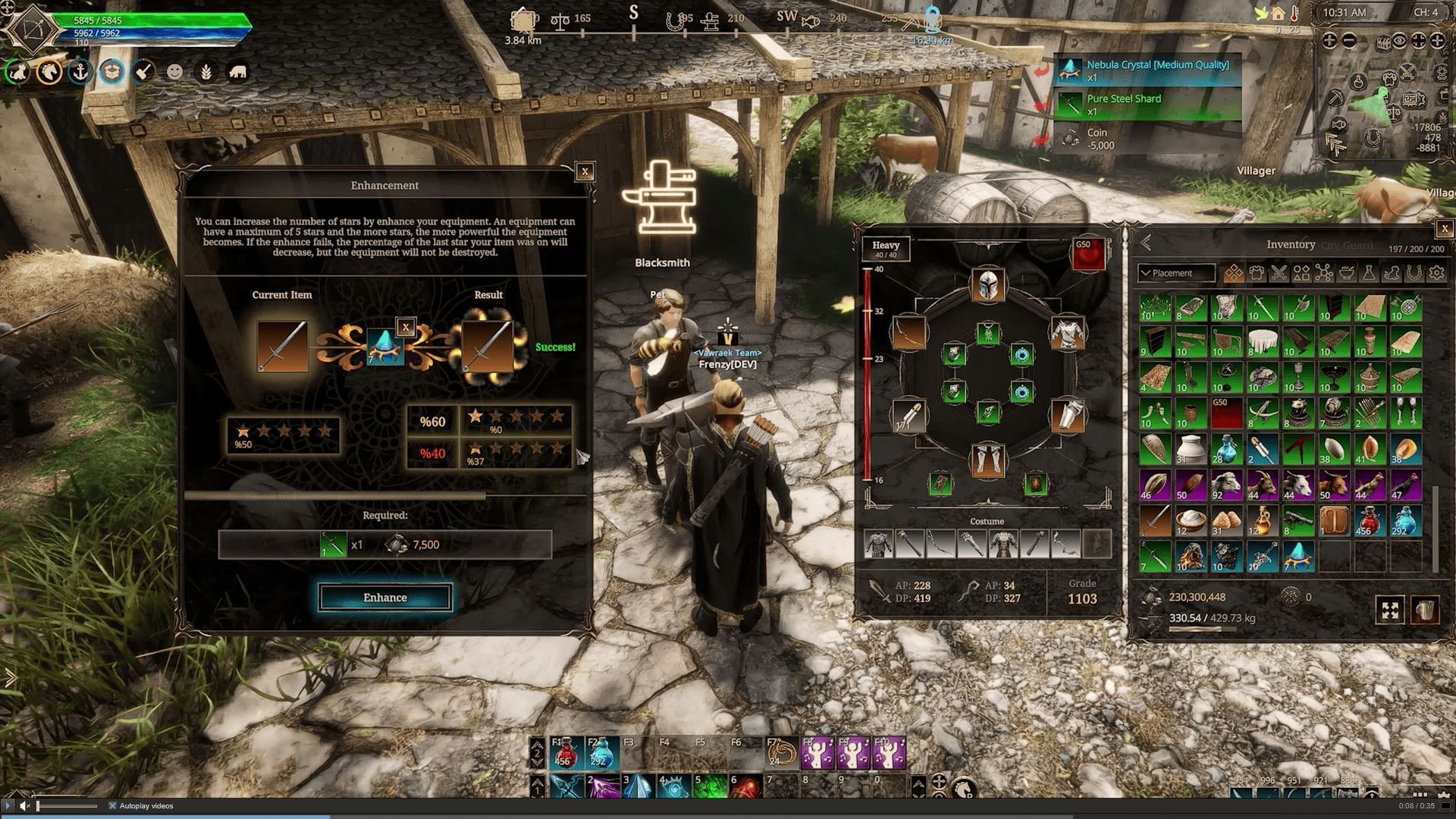
Task: Close the Enhancement window
Action: (x=585, y=172)
